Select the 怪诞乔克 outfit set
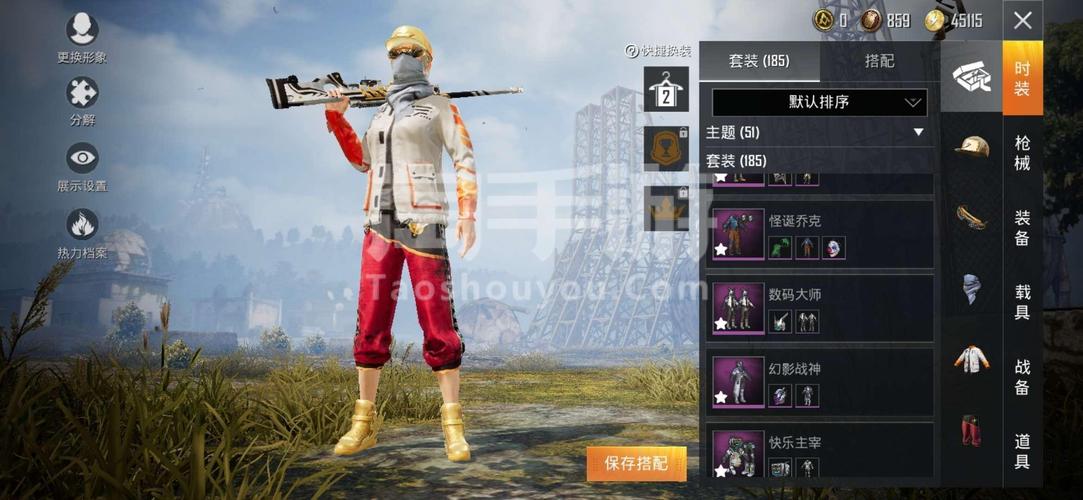This screenshot has width=1083, height=500. click(x=820, y=234)
